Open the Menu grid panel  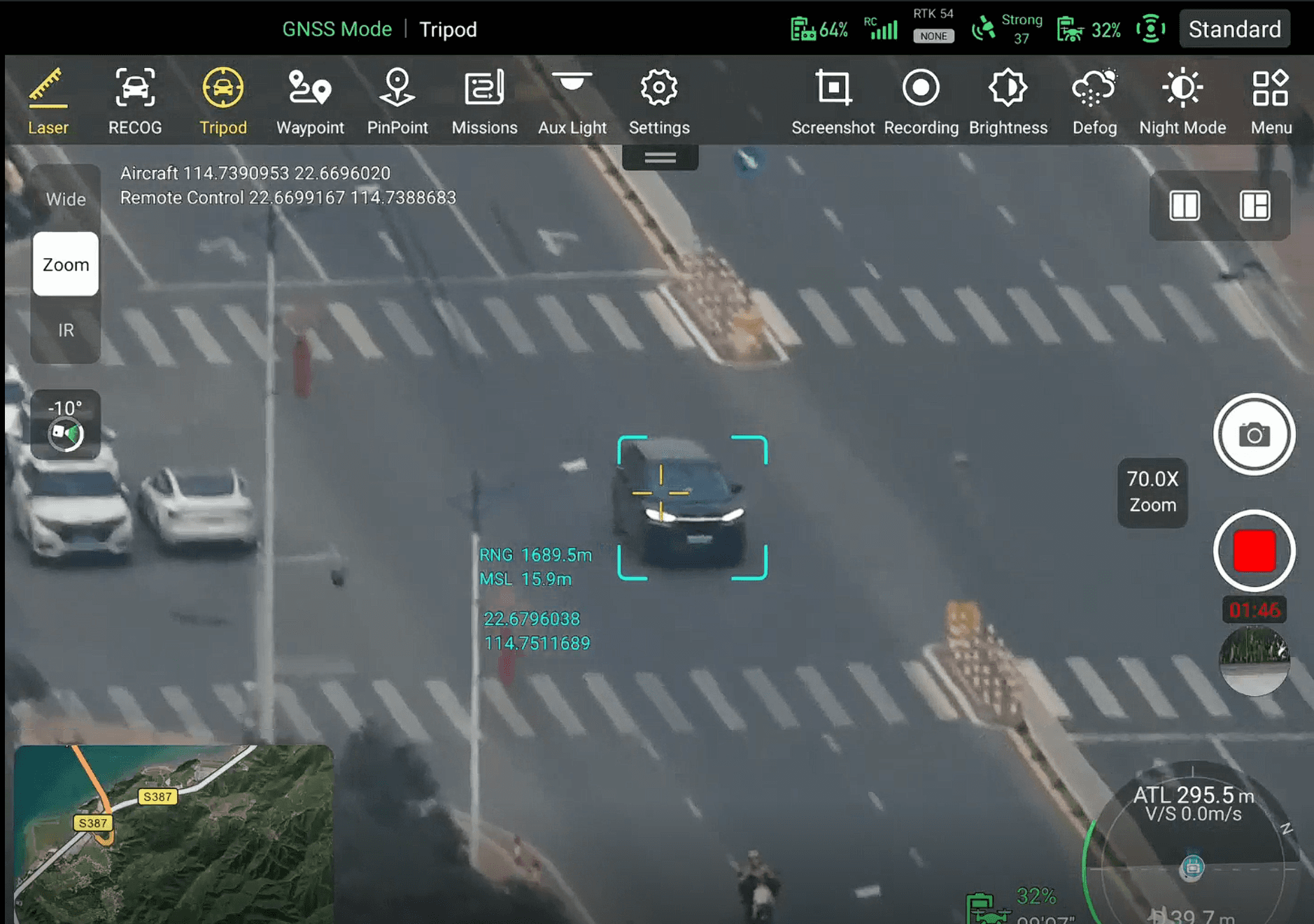1271,100
